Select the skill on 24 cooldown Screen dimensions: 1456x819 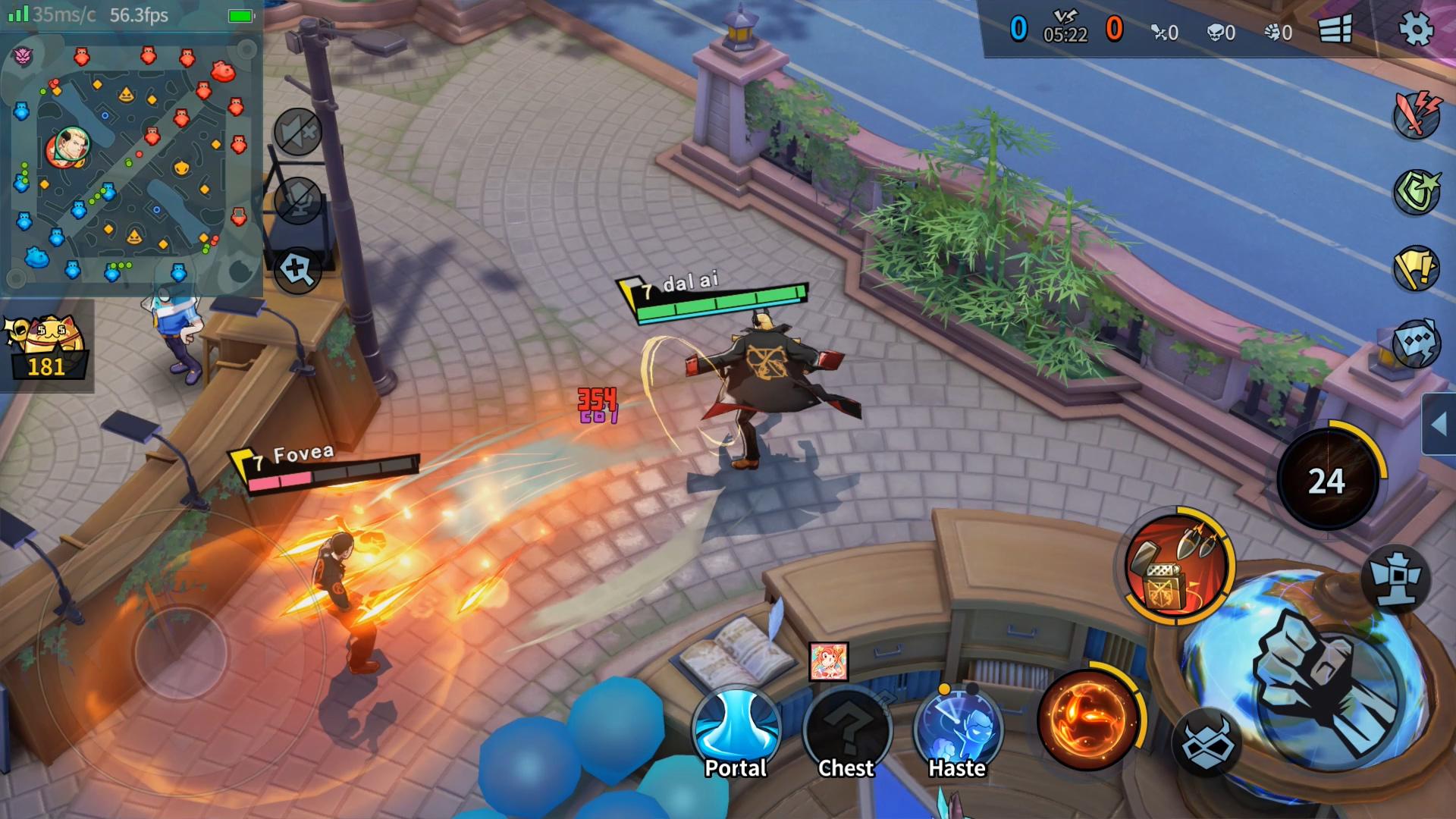tap(1327, 479)
